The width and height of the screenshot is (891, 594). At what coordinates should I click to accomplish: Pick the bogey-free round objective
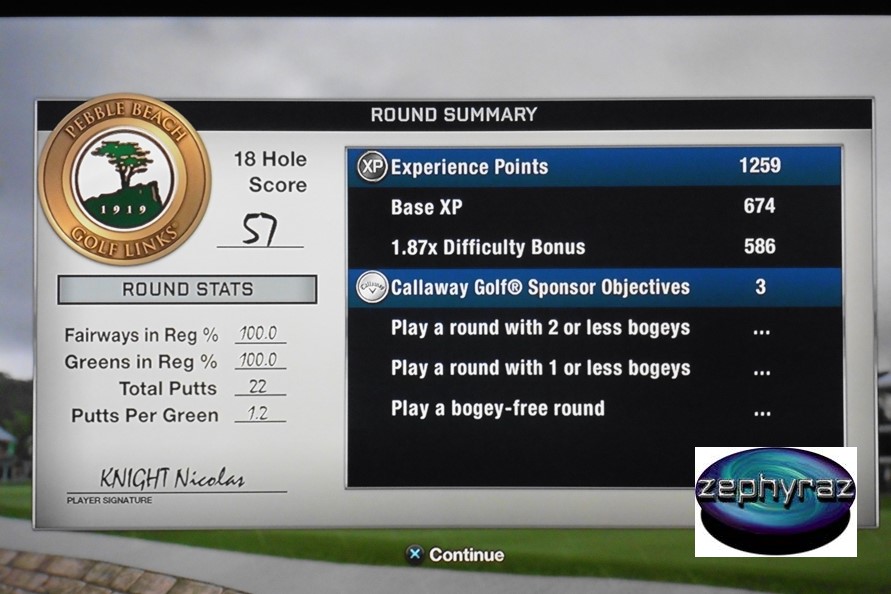pyautogui.click(x=498, y=408)
